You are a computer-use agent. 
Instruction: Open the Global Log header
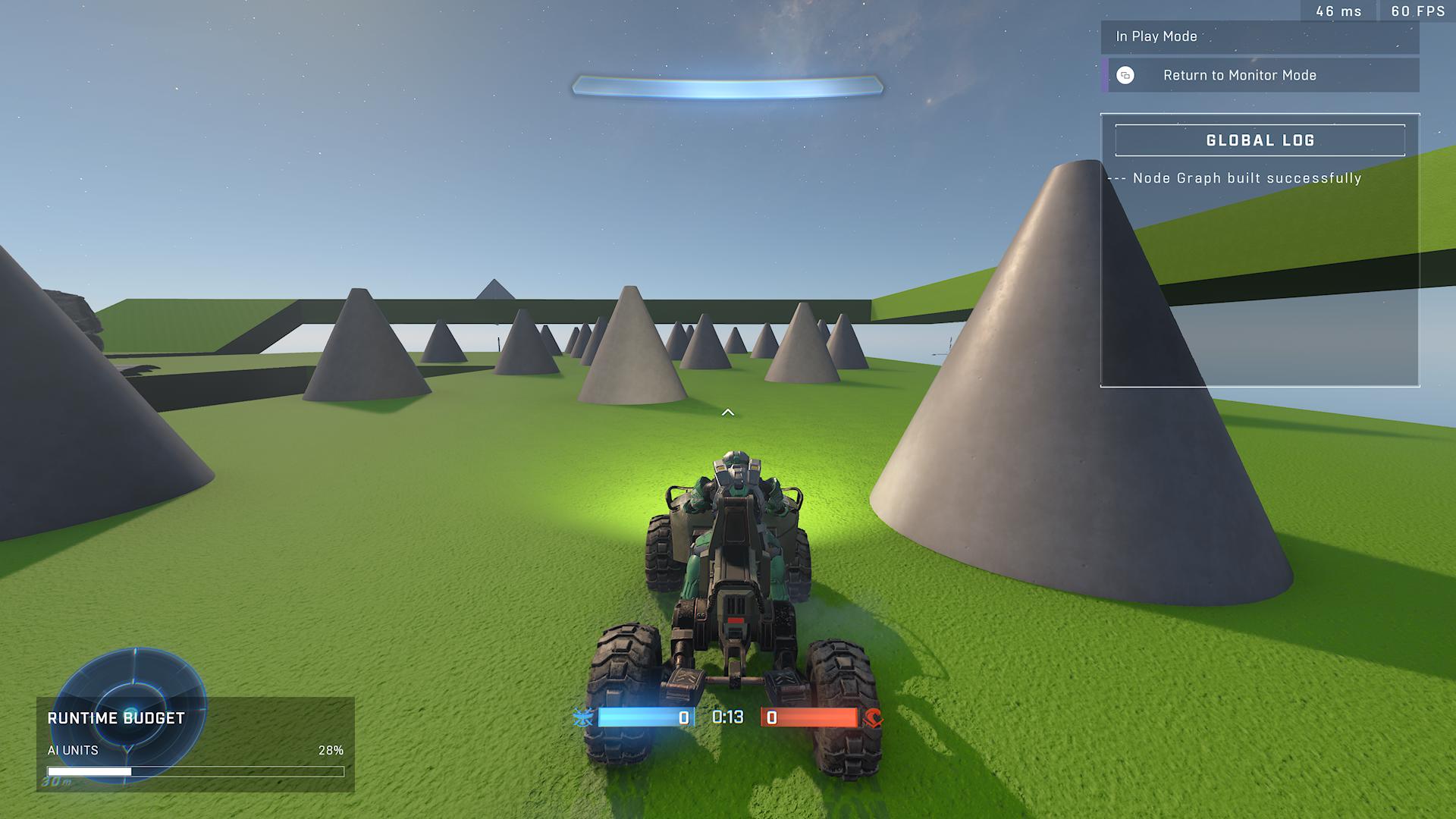[1260, 140]
